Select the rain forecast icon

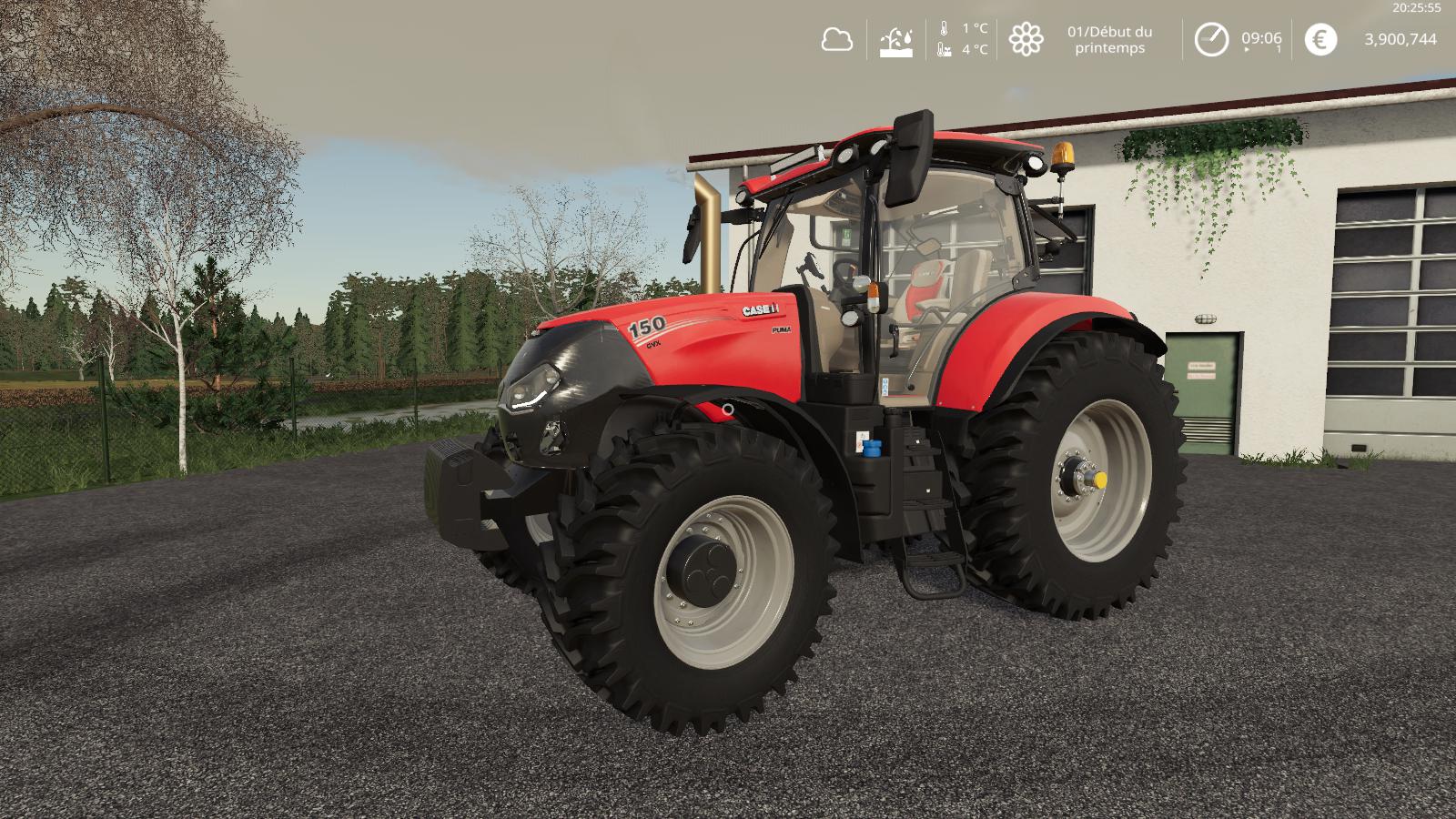tap(895, 40)
